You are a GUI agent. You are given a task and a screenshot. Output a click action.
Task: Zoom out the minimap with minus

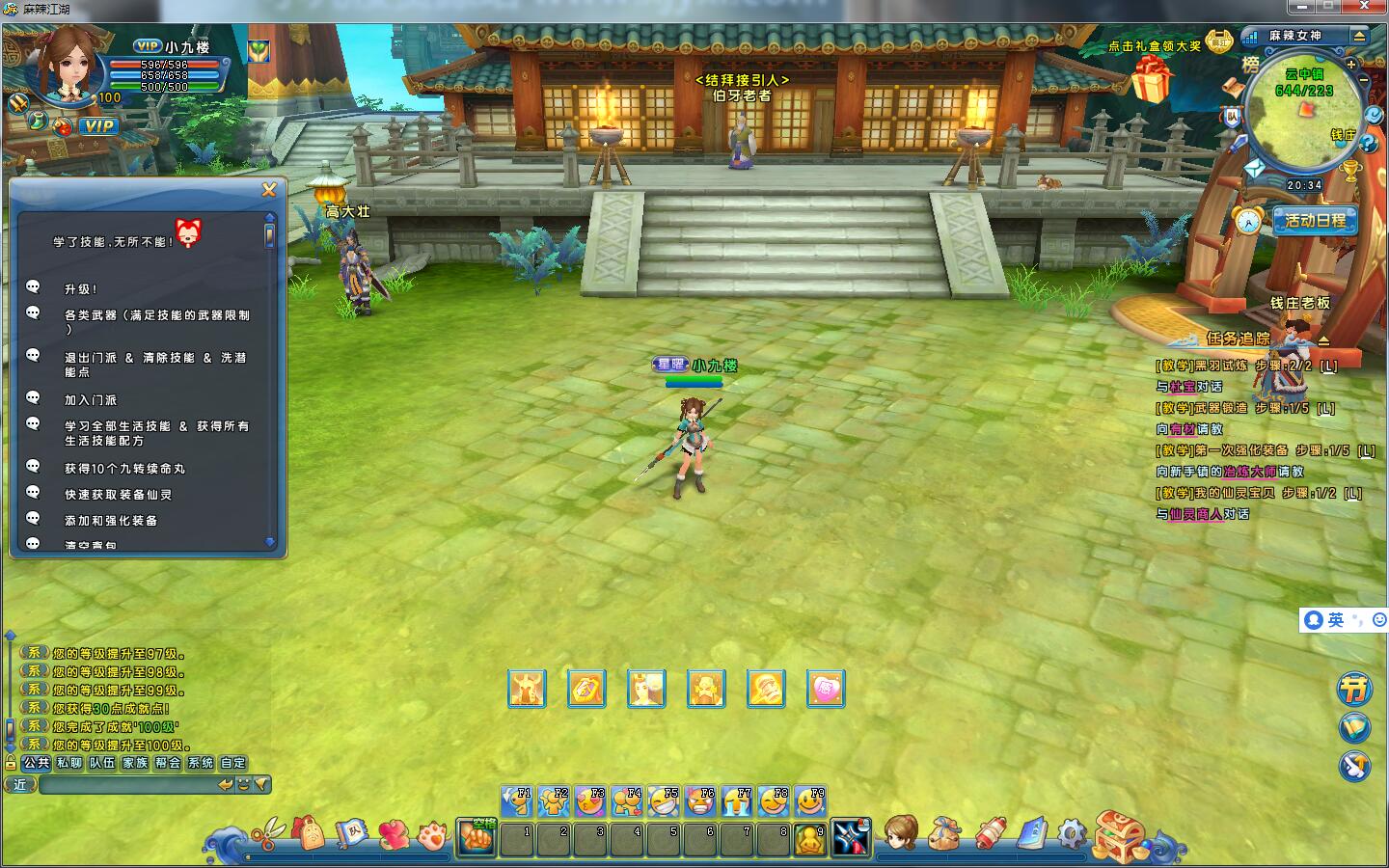(x=1364, y=81)
